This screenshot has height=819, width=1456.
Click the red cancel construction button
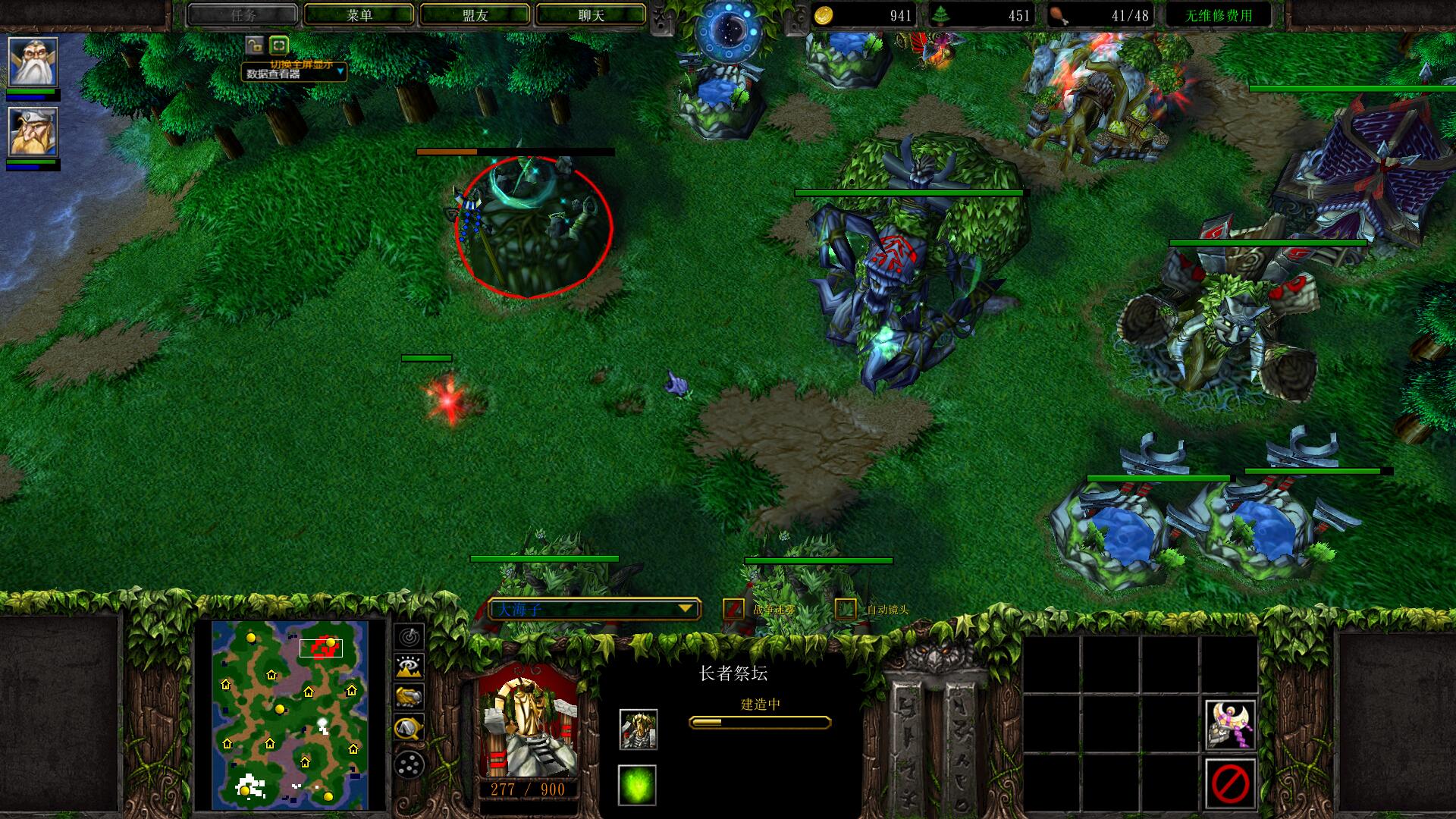[1229, 783]
